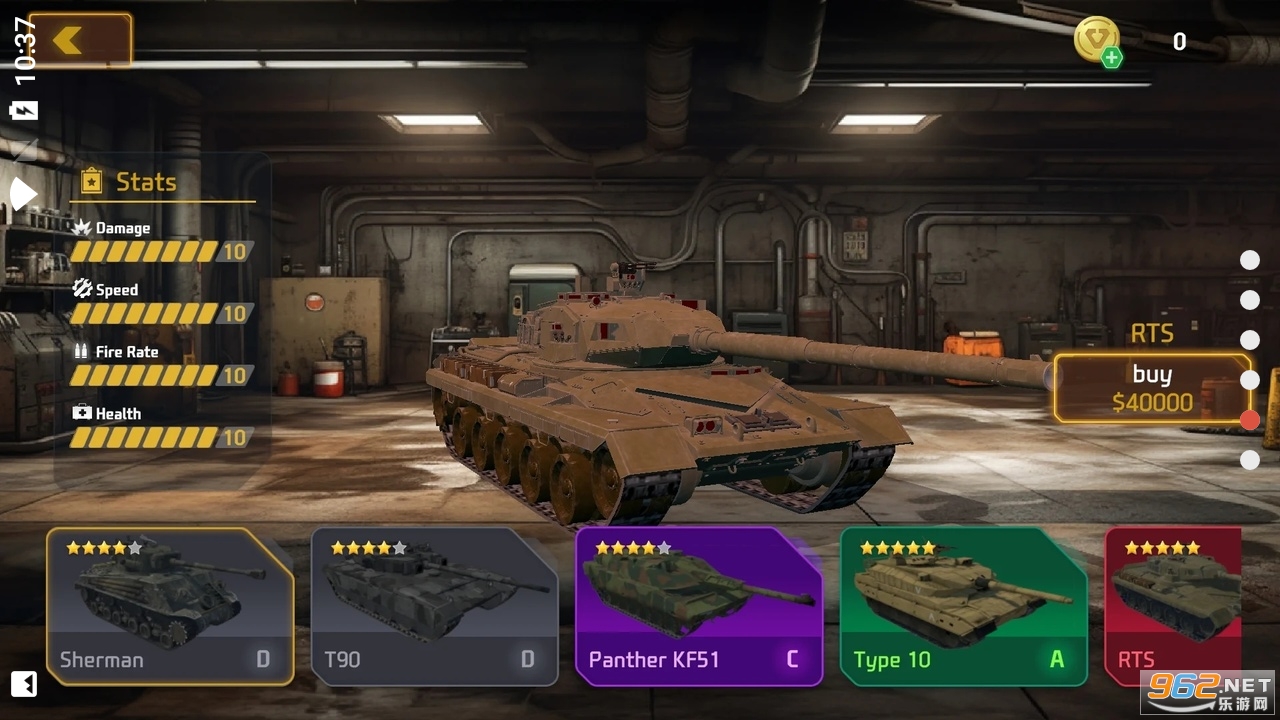
Task: Choose the red RTS tank card
Action: (1172, 606)
